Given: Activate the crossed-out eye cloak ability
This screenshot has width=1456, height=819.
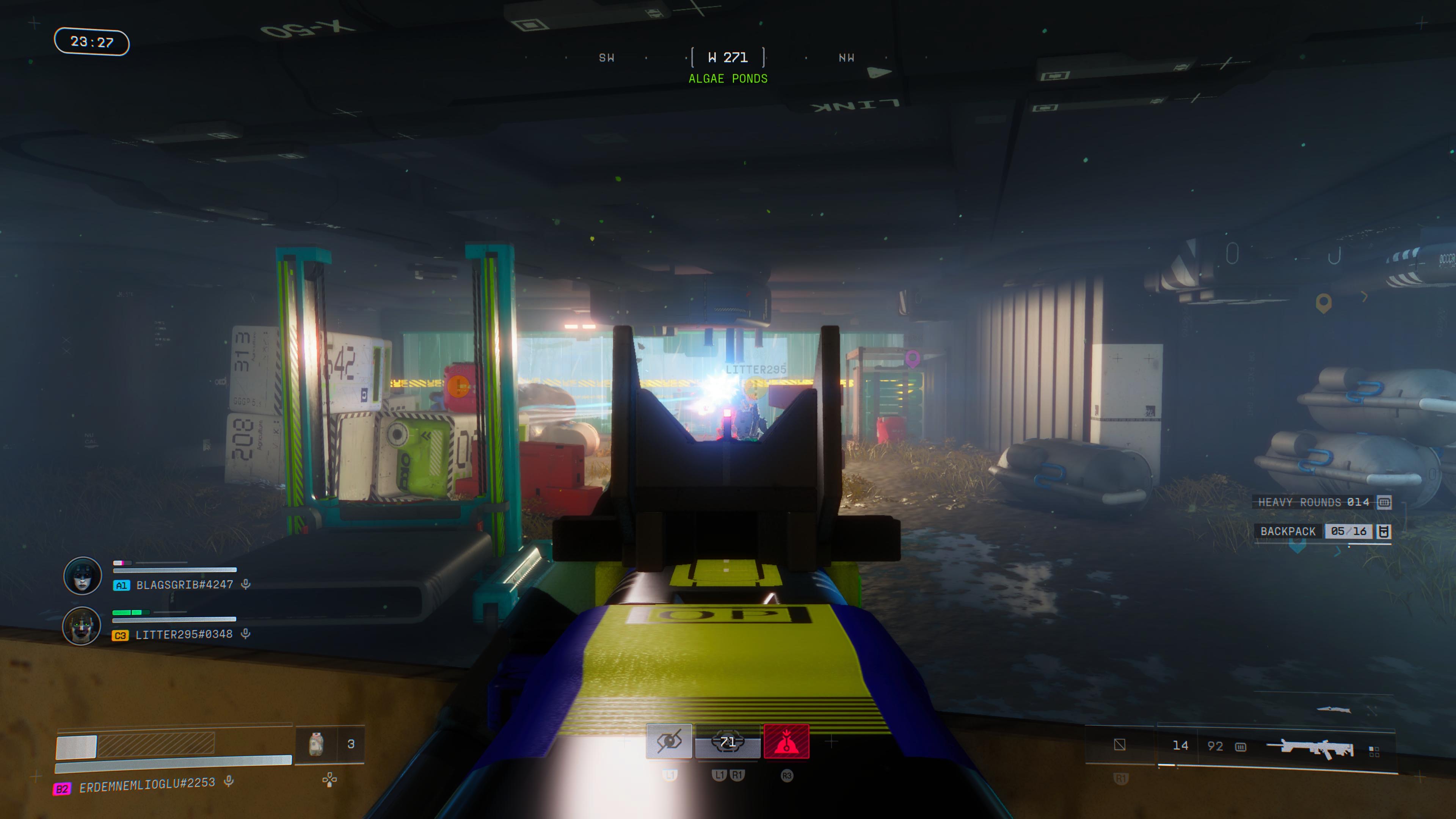Looking at the screenshot, I should click(x=669, y=741).
